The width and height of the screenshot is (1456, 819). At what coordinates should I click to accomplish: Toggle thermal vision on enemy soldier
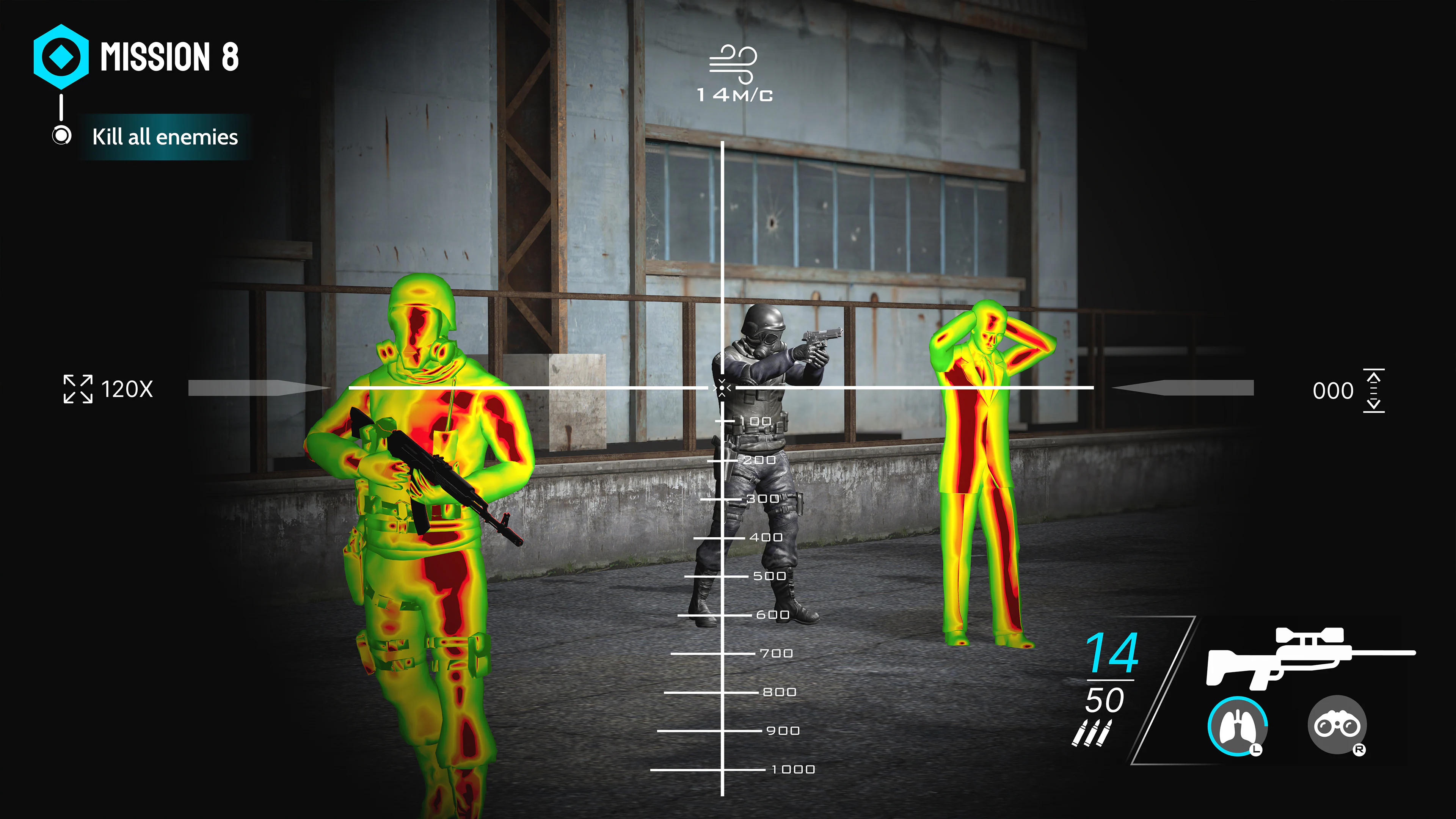point(430,509)
